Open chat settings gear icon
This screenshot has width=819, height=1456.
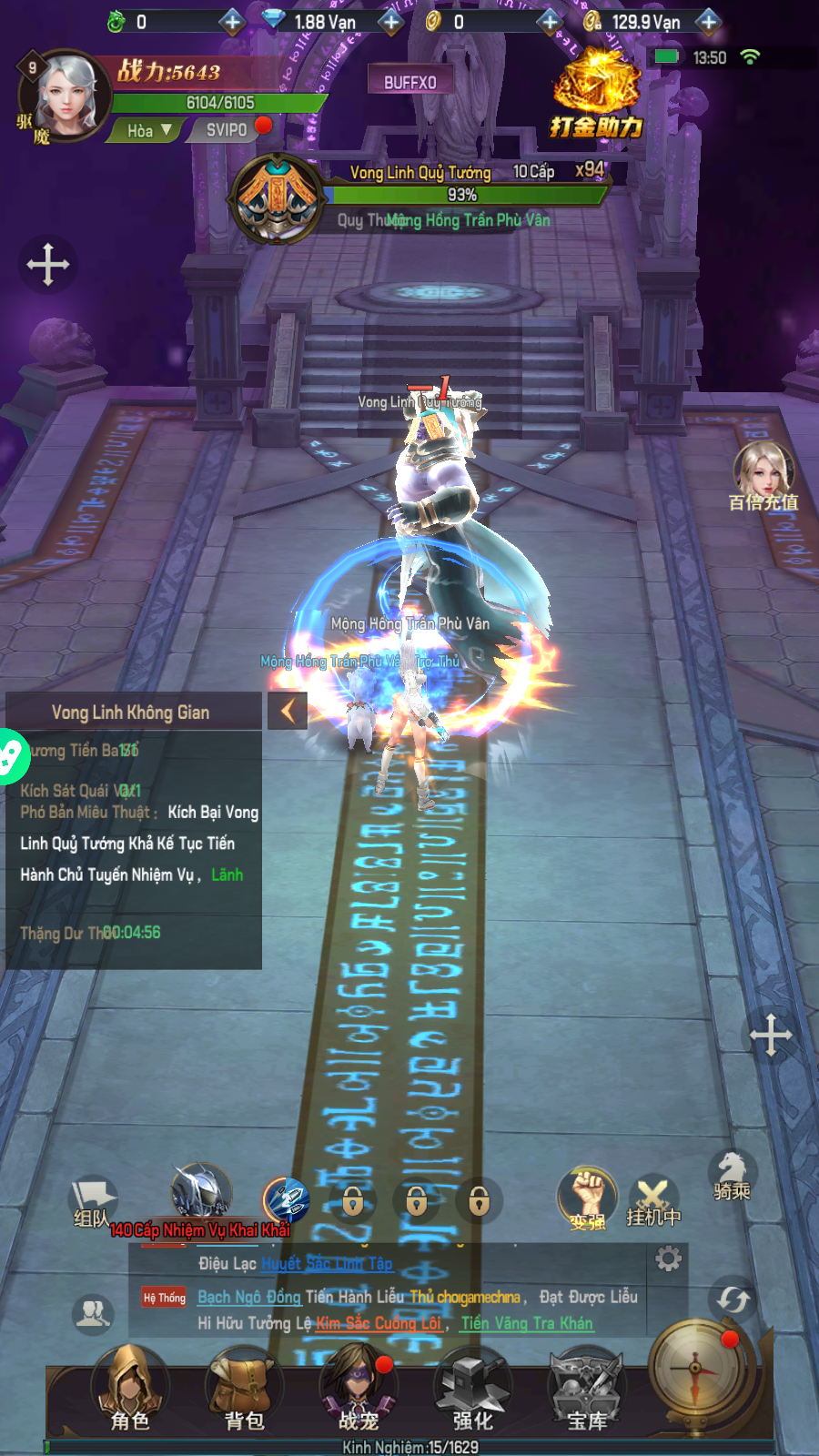point(669,1259)
